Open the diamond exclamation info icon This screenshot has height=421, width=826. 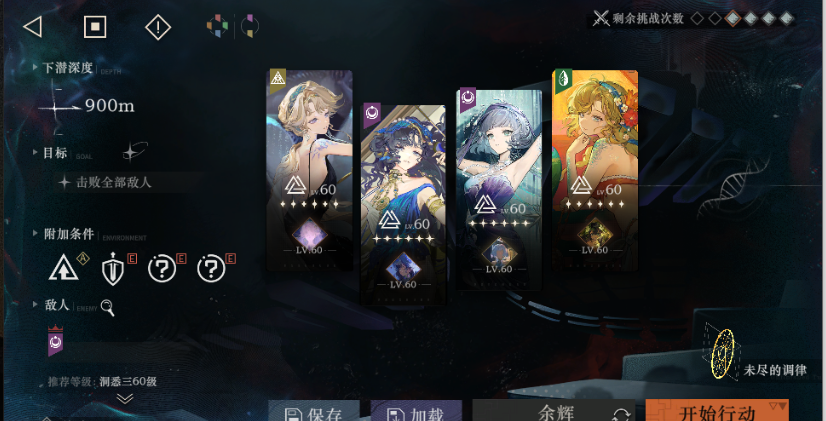pos(158,27)
